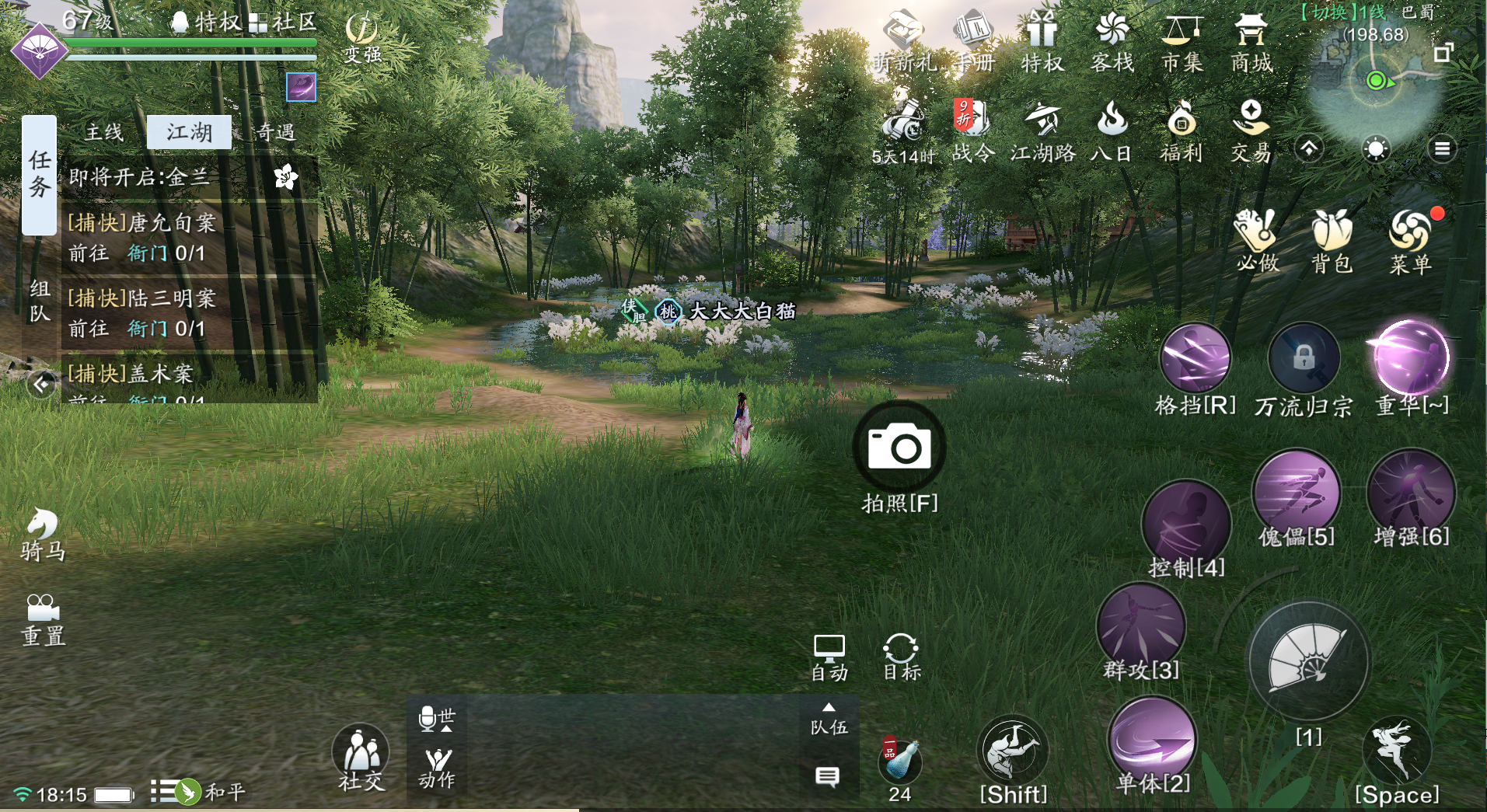Switch to the 奇遇 quest tab
Viewport: 1487px width, 812px height.
click(275, 132)
